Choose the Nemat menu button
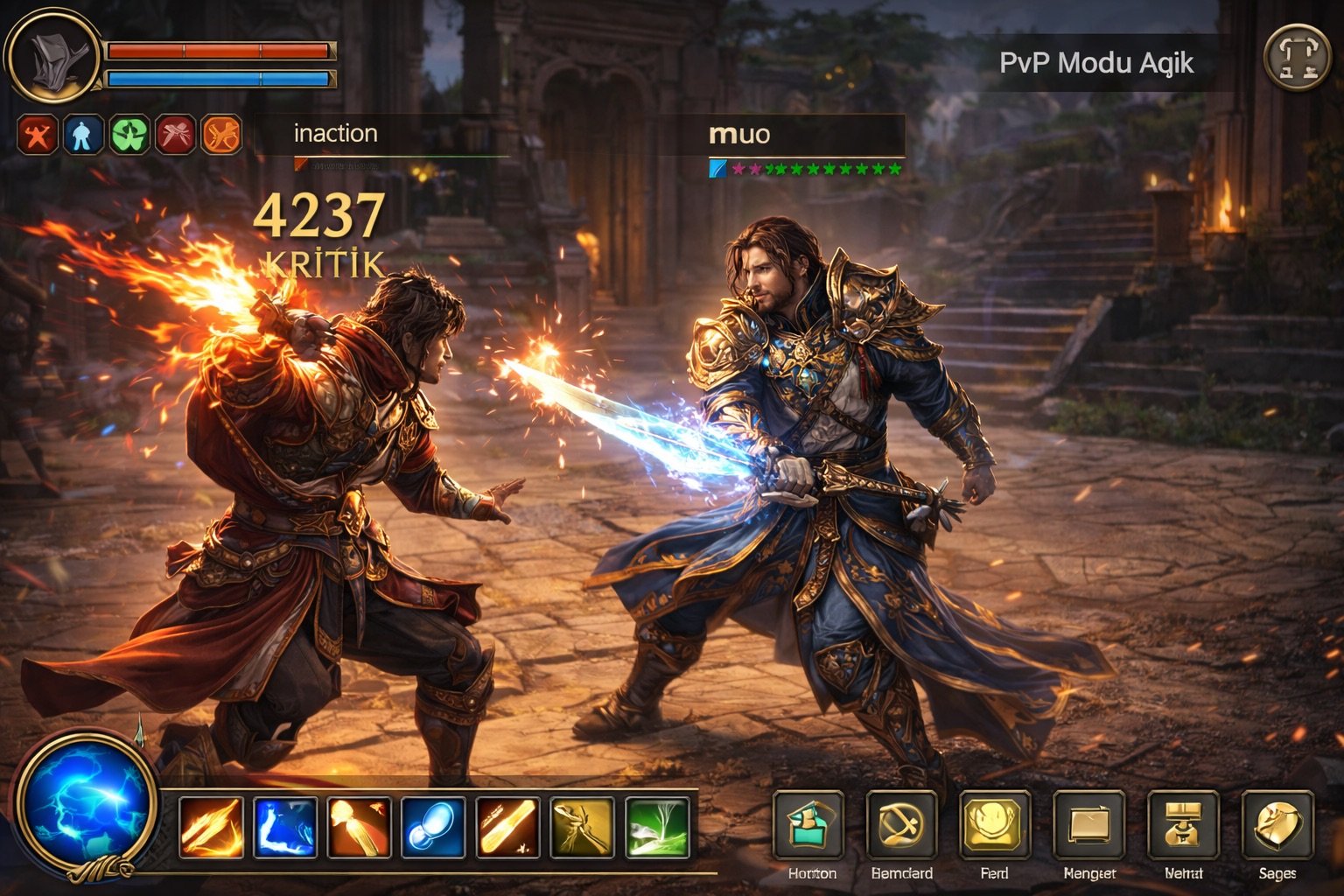Viewport: 1344px width, 896px height. (x=1183, y=825)
